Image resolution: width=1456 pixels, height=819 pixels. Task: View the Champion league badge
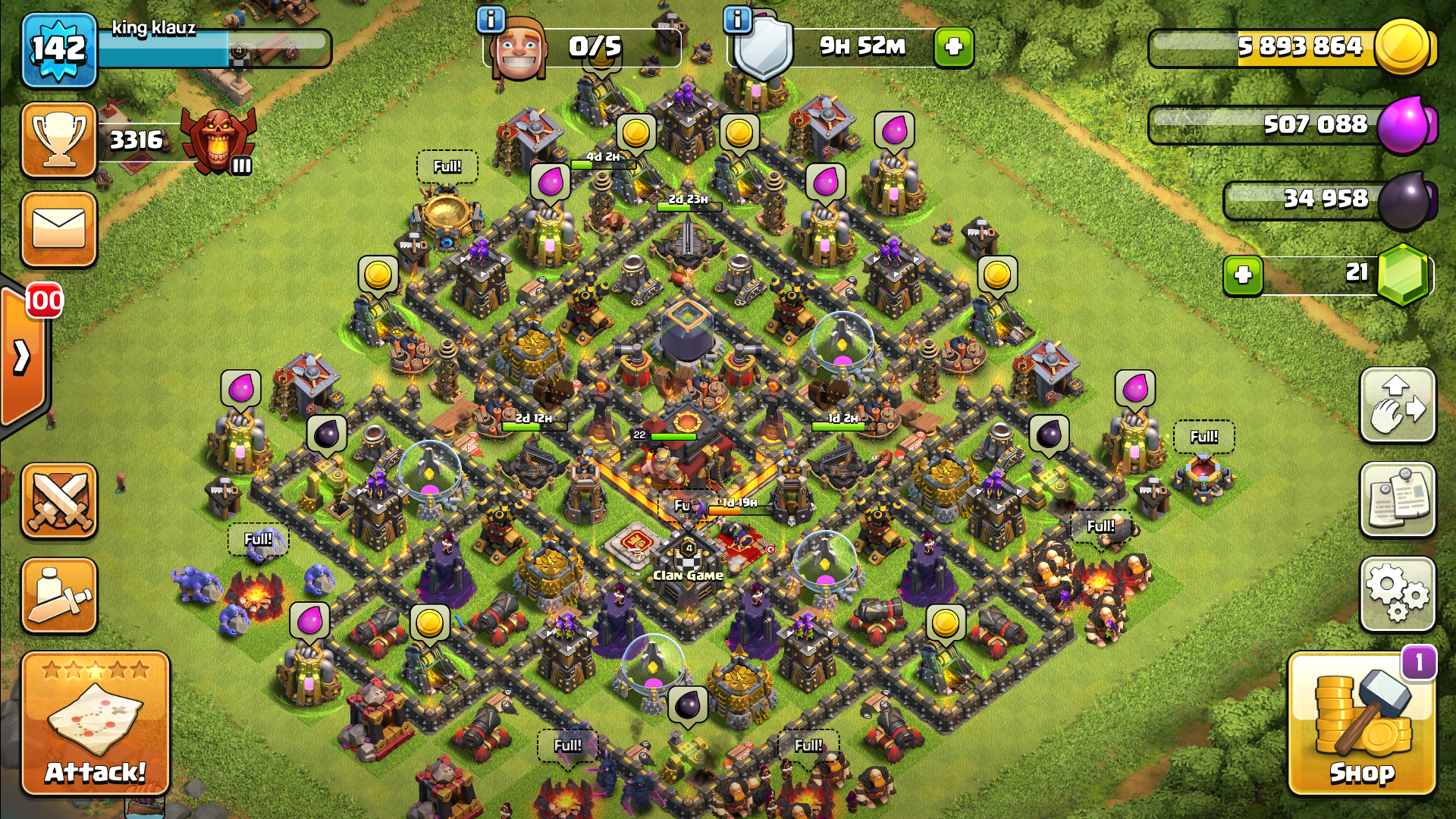point(218,140)
